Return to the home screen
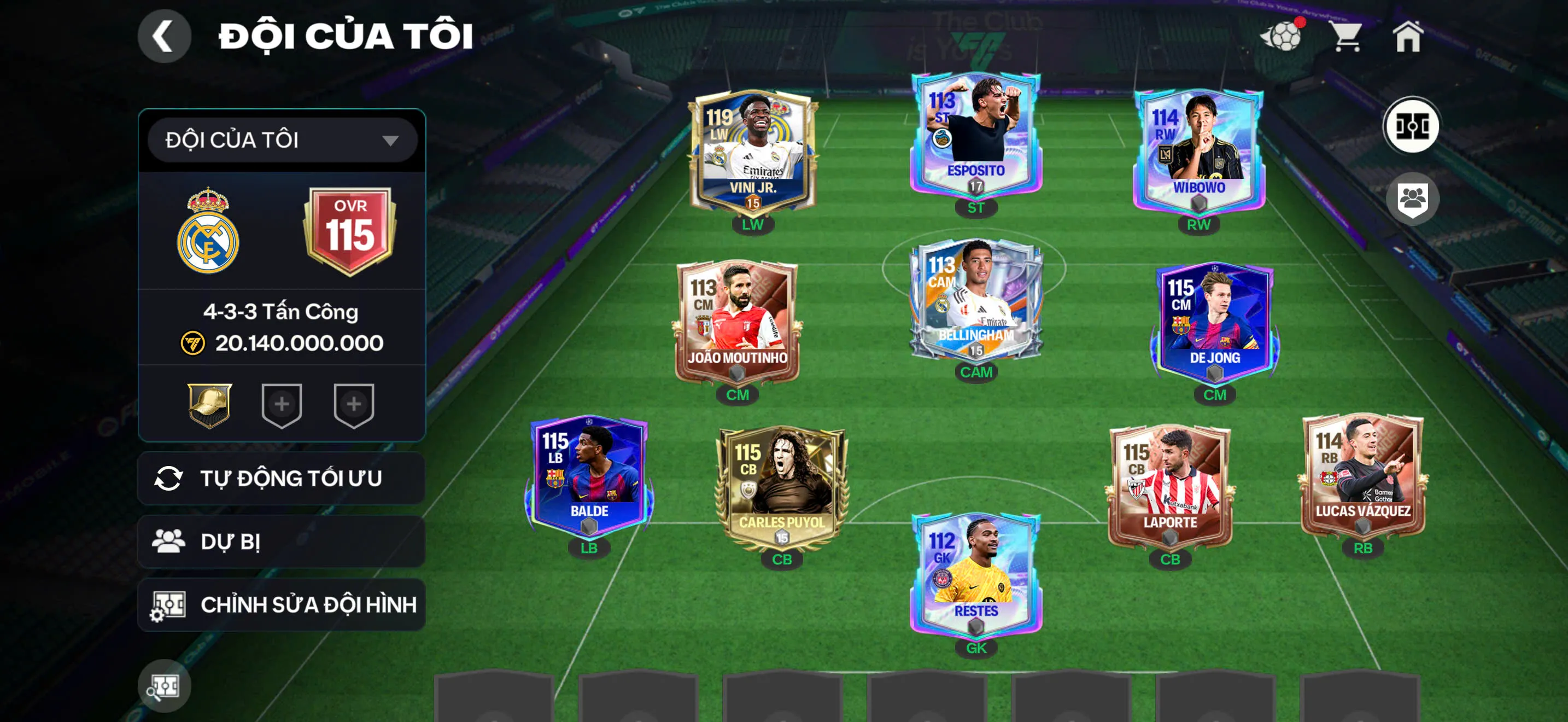The width and height of the screenshot is (1568, 722). [x=1408, y=37]
